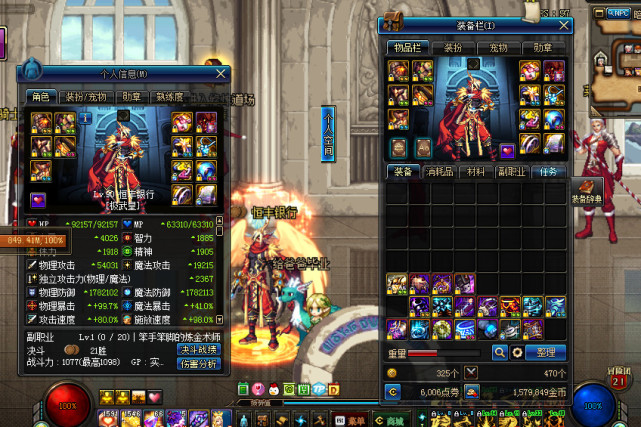
Task: Click the 决斗战绩 button
Action: click(x=198, y=350)
